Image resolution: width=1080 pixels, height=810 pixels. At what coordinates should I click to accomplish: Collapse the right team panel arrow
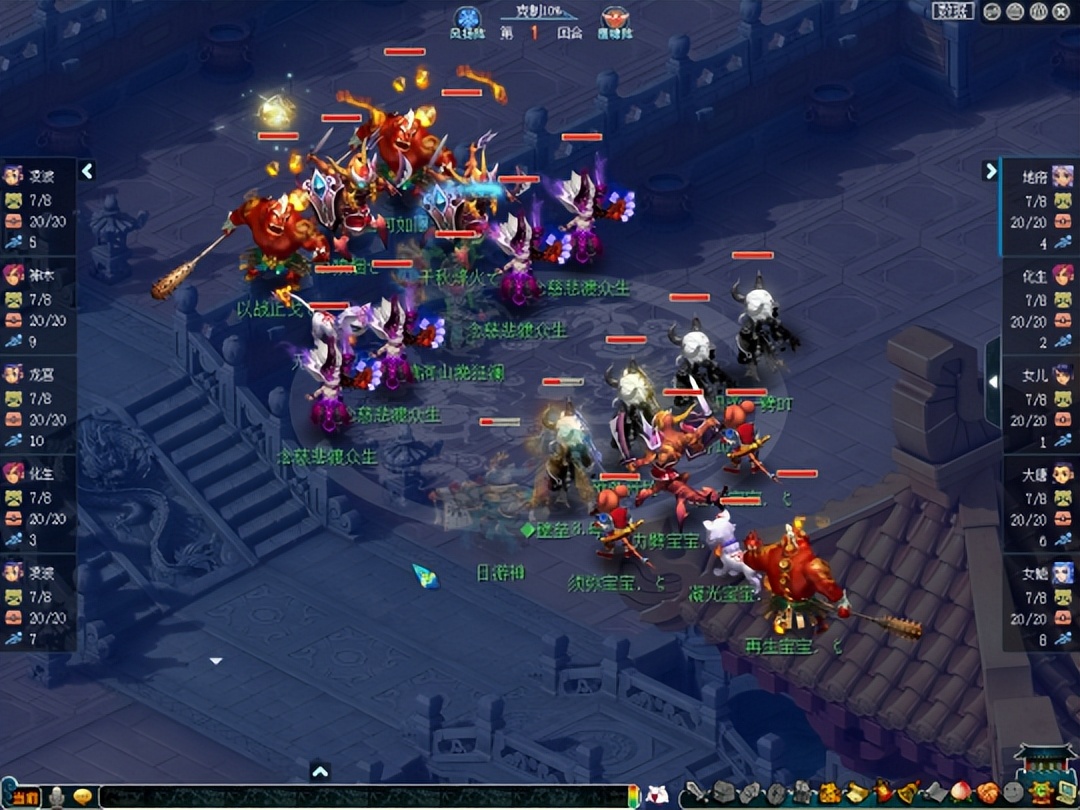(990, 171)
